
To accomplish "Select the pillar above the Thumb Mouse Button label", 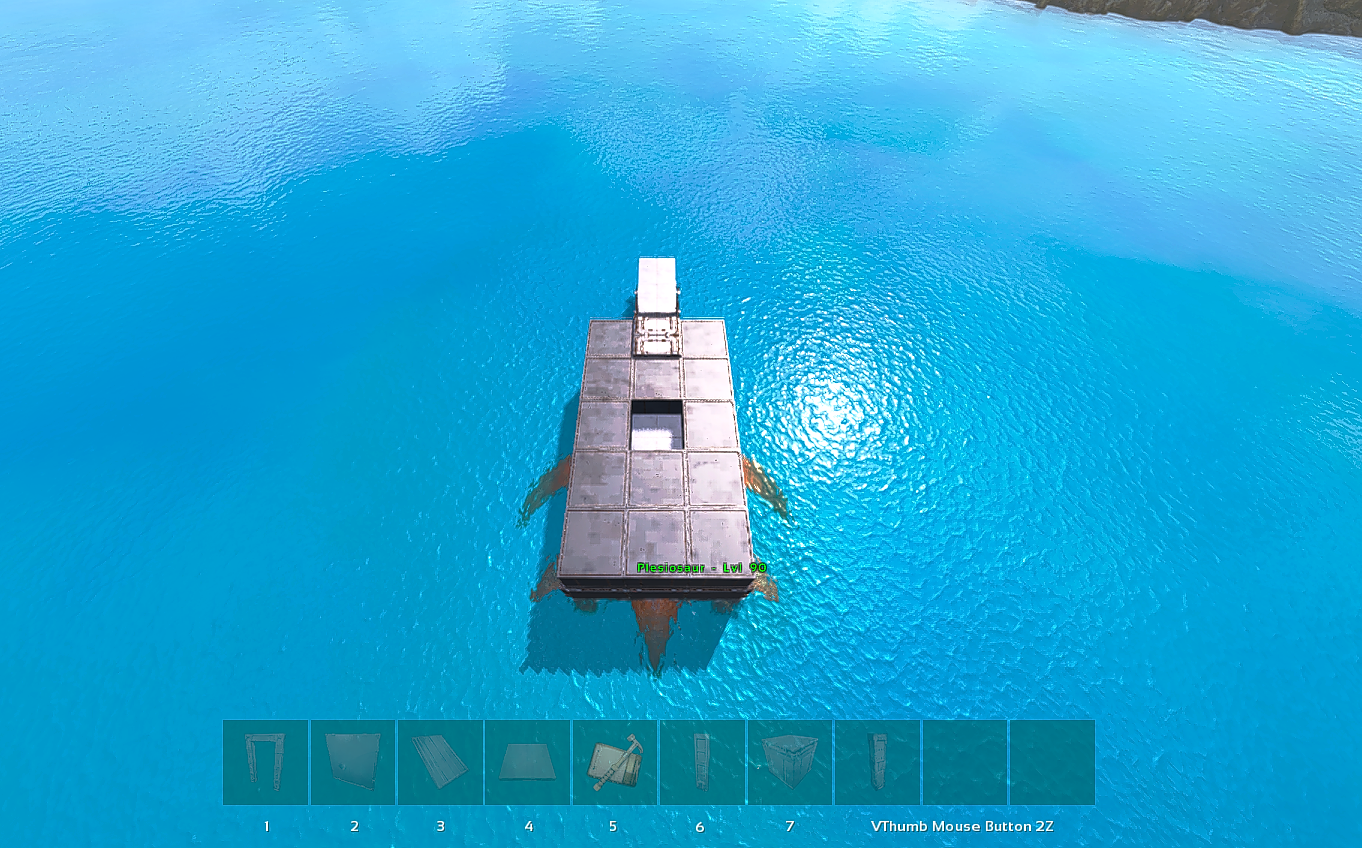I will pyautogui.click(x=877, y=762).
